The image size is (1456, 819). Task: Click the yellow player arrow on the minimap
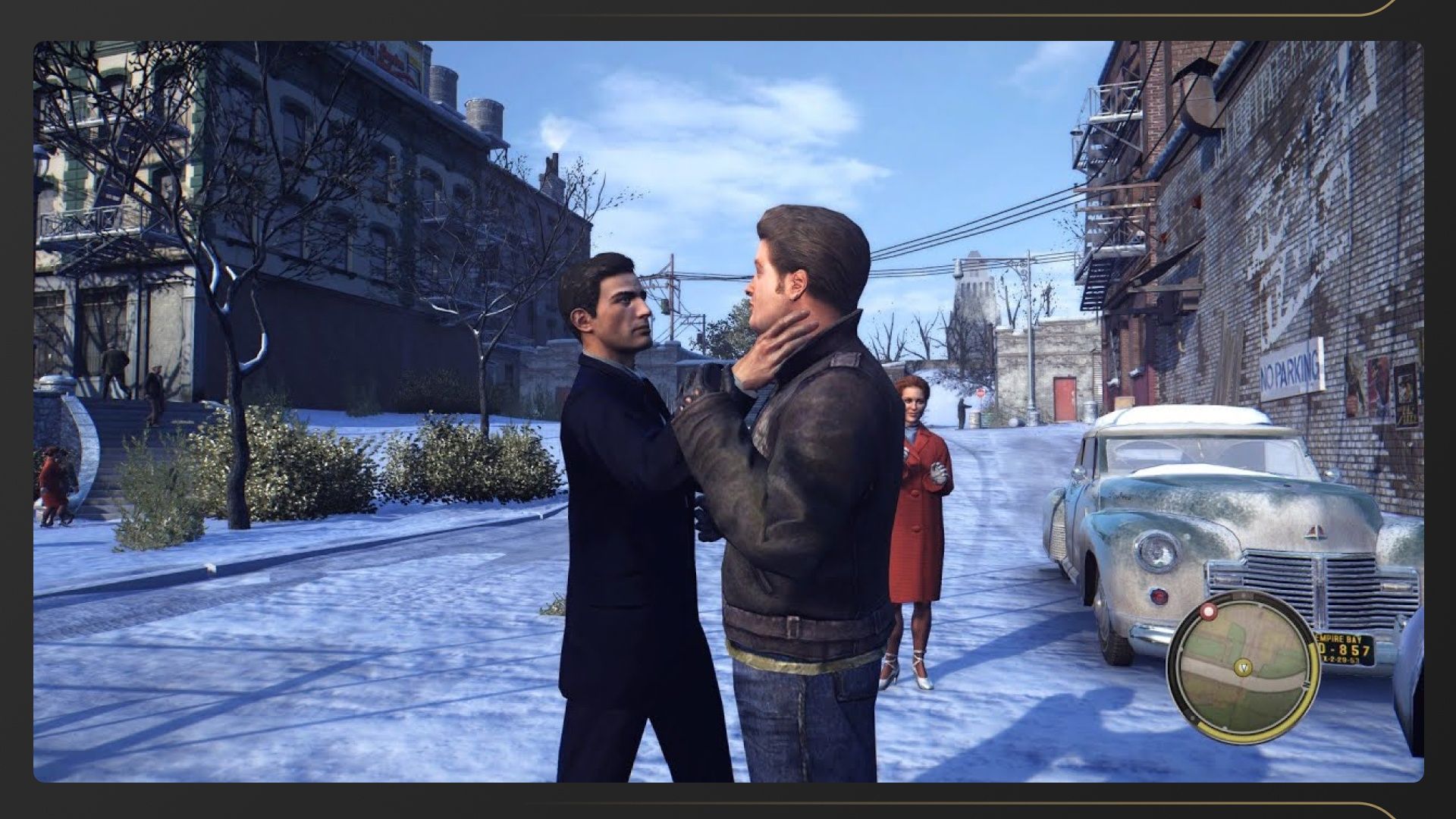click(x=1242, y=668)
